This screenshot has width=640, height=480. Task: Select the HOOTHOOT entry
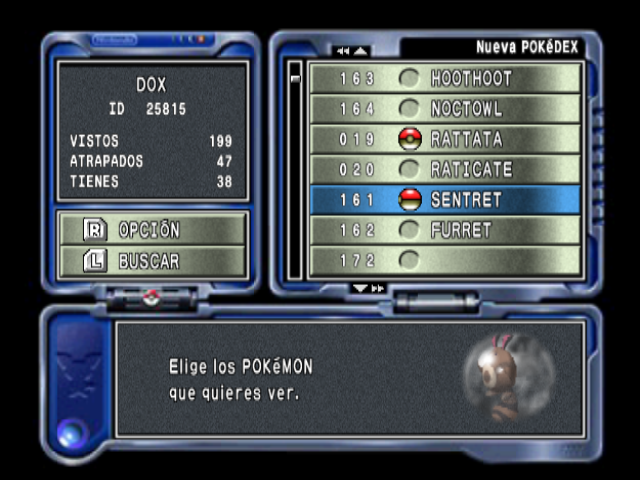pyautogui.click(x=445, y=78)
